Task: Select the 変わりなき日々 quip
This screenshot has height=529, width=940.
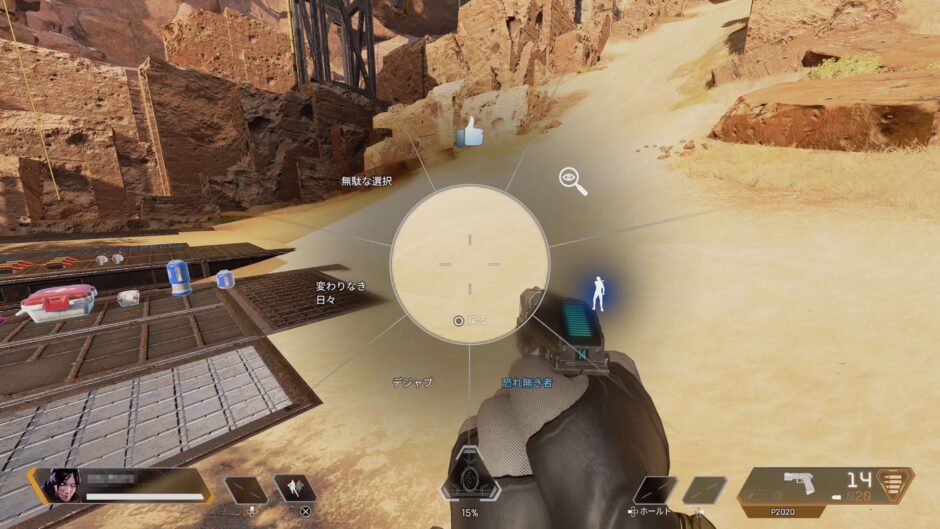Action: (x=341, y=292)
